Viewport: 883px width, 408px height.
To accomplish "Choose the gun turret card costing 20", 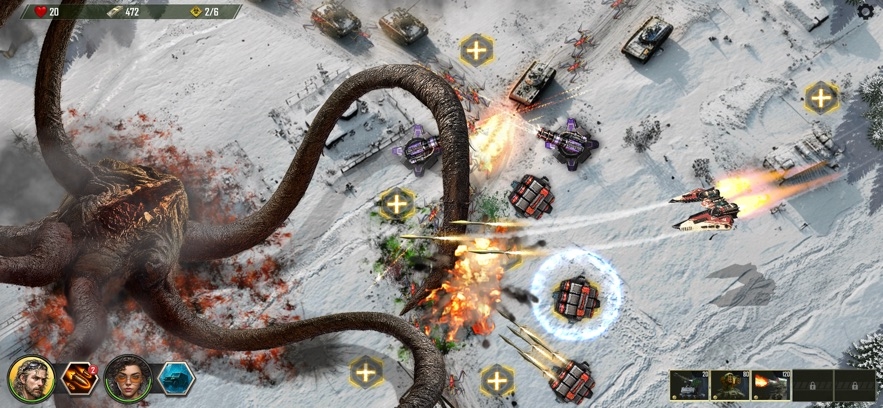I will pyautogui.click(x=689, y=385).
